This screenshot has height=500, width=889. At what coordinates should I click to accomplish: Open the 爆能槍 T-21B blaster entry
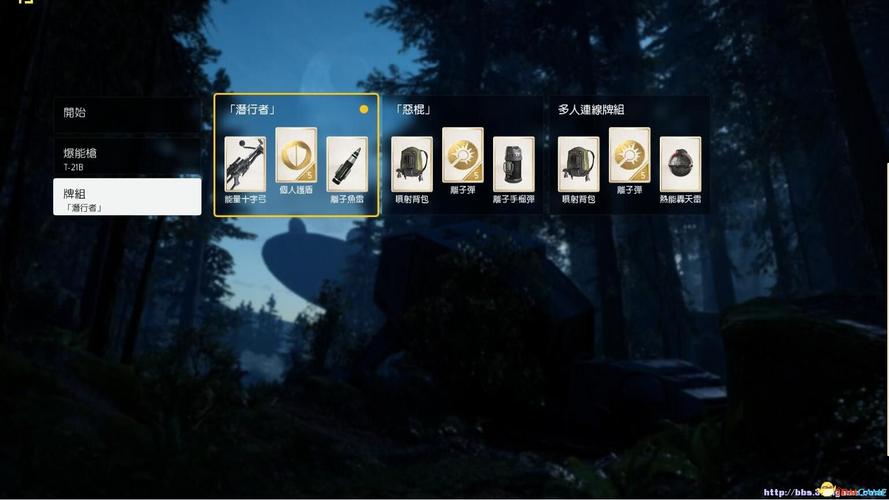tap(127, 158)
